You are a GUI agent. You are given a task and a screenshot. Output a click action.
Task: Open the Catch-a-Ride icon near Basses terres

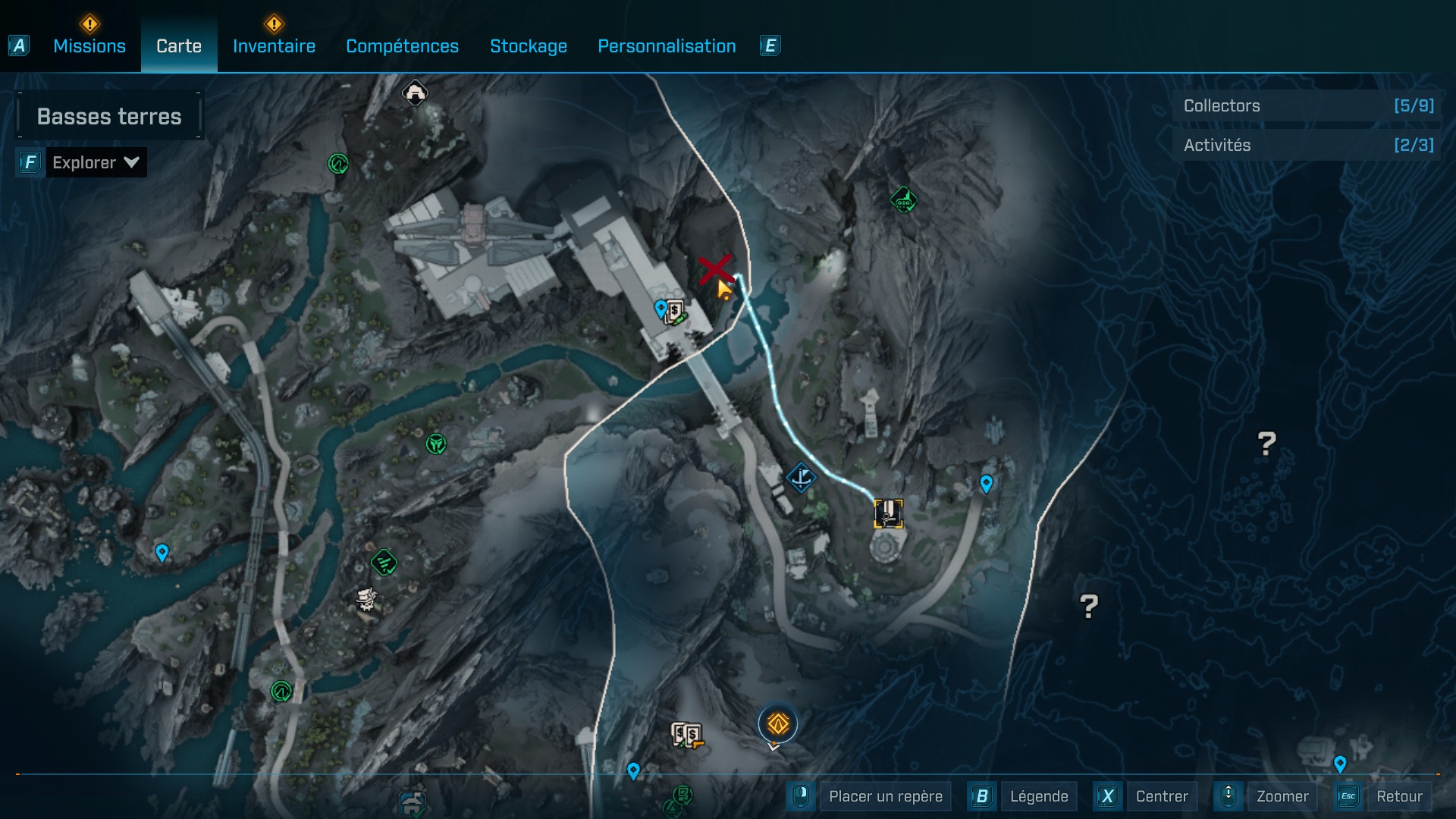click(x=337, y=162)
